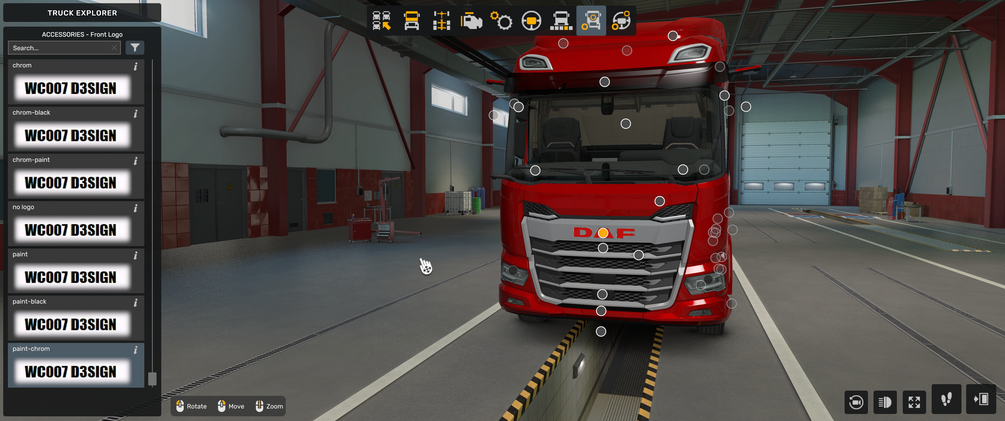Exit the truck explorer via the door icon
1005x421 pixels.
[x=981, y=400]
